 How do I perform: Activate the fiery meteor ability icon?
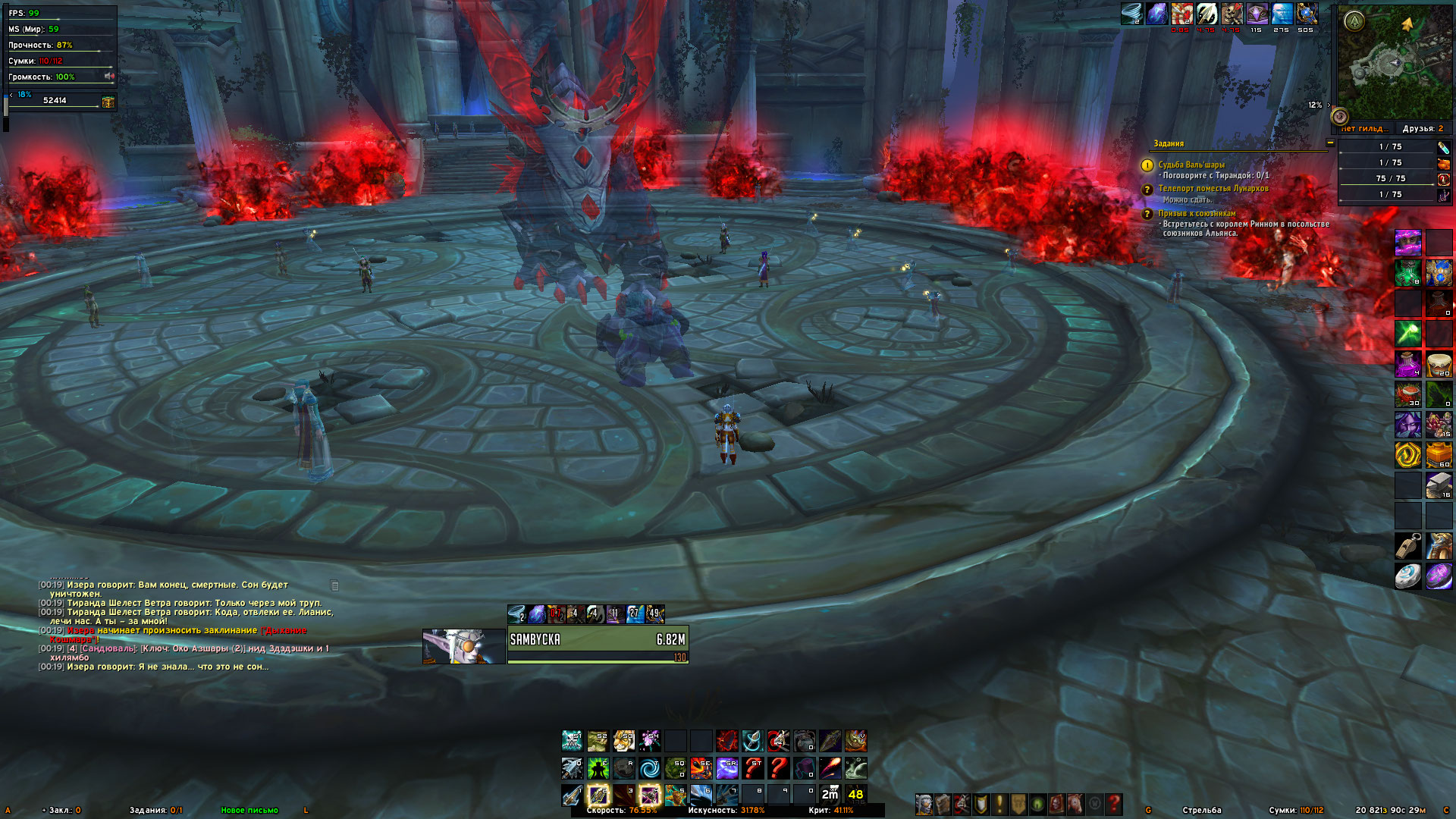(830, 768)
